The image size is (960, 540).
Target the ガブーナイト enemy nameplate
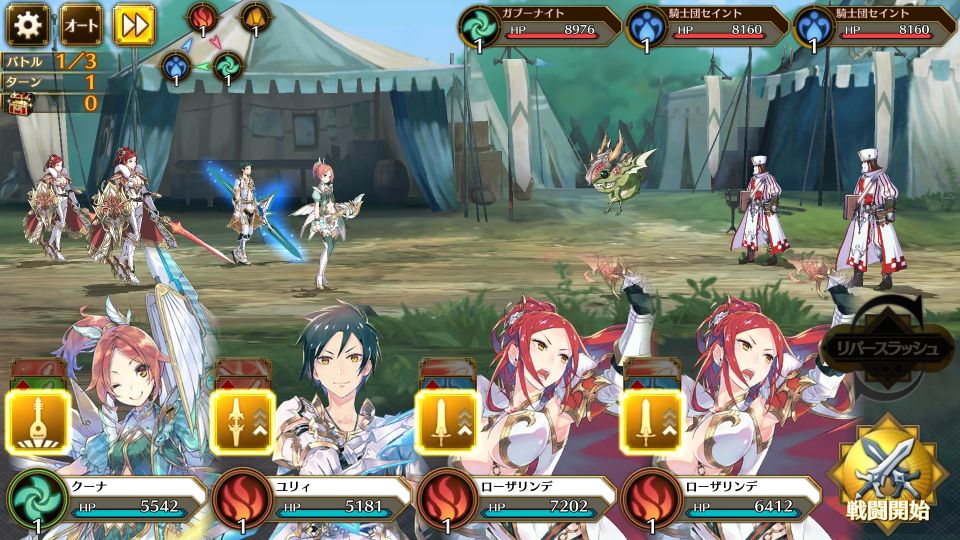(x=540, y=28)
